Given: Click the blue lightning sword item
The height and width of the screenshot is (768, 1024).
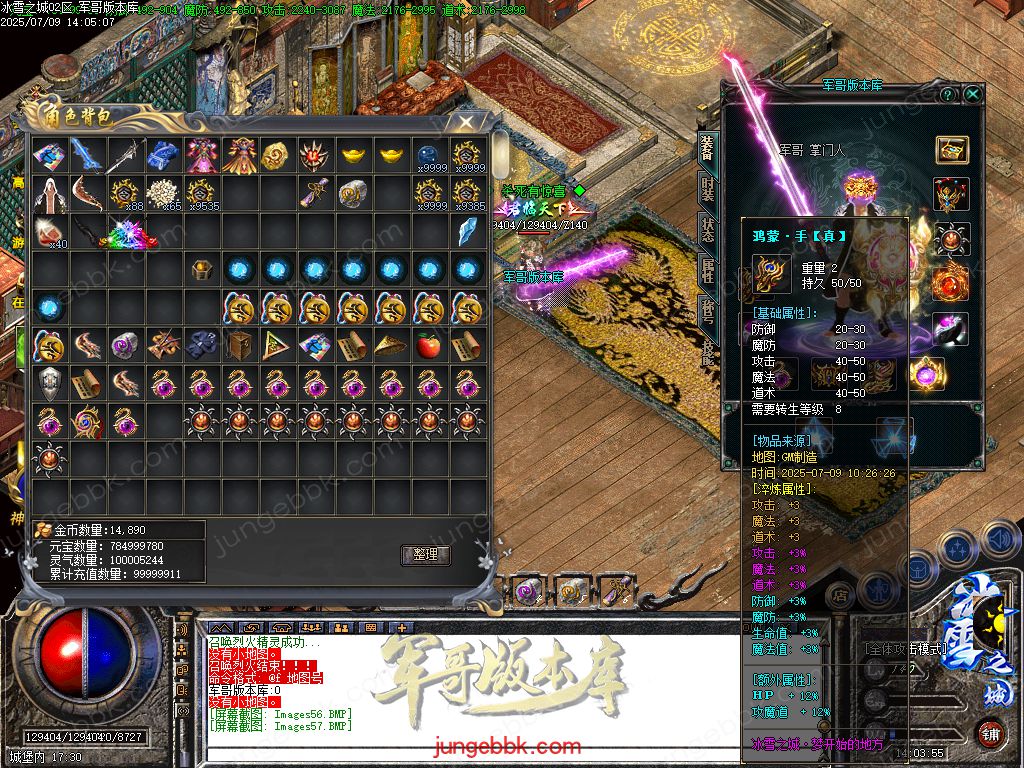Looking at the screenshot, I should coord(88,154).
